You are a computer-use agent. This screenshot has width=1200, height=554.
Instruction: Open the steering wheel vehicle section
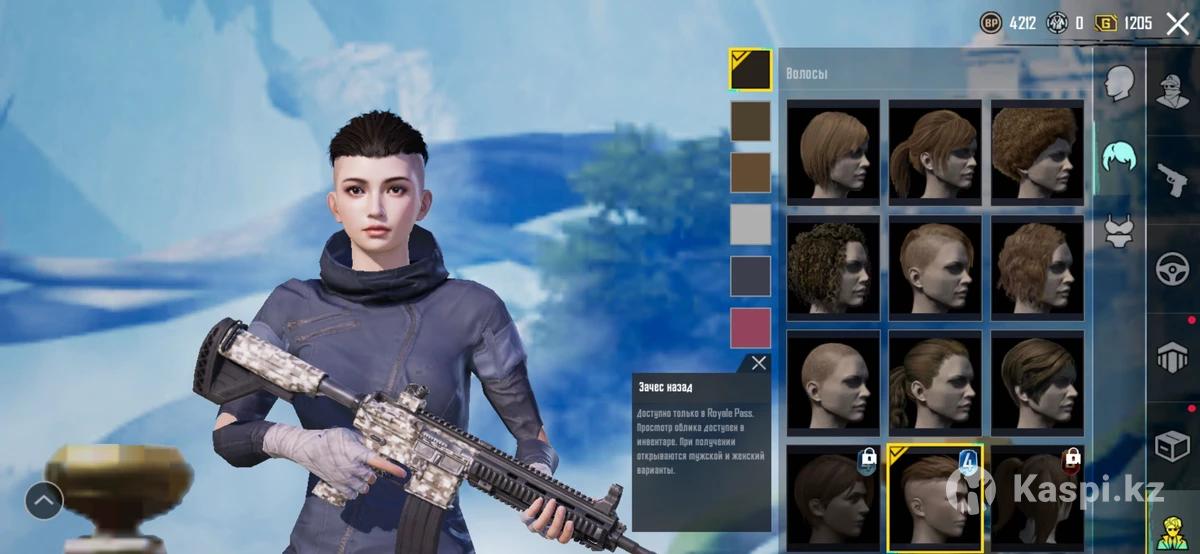pos(1171,269)
